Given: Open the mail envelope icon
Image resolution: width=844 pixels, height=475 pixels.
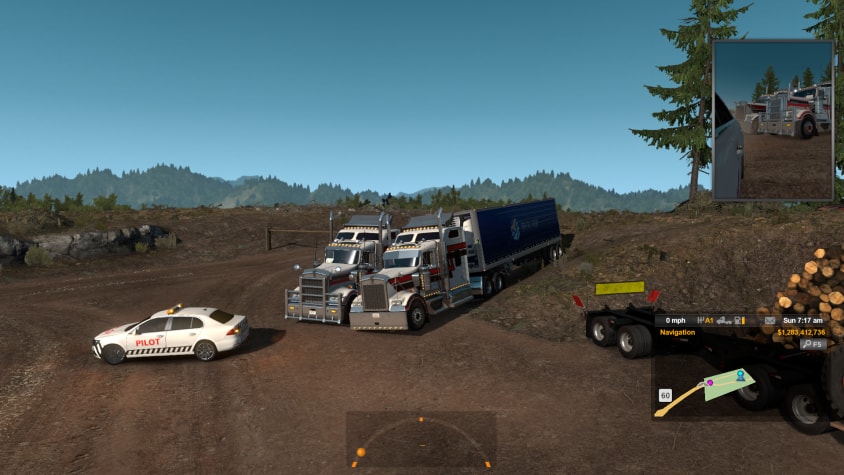Looking at the screenshot, I should [x=771, y=320].
